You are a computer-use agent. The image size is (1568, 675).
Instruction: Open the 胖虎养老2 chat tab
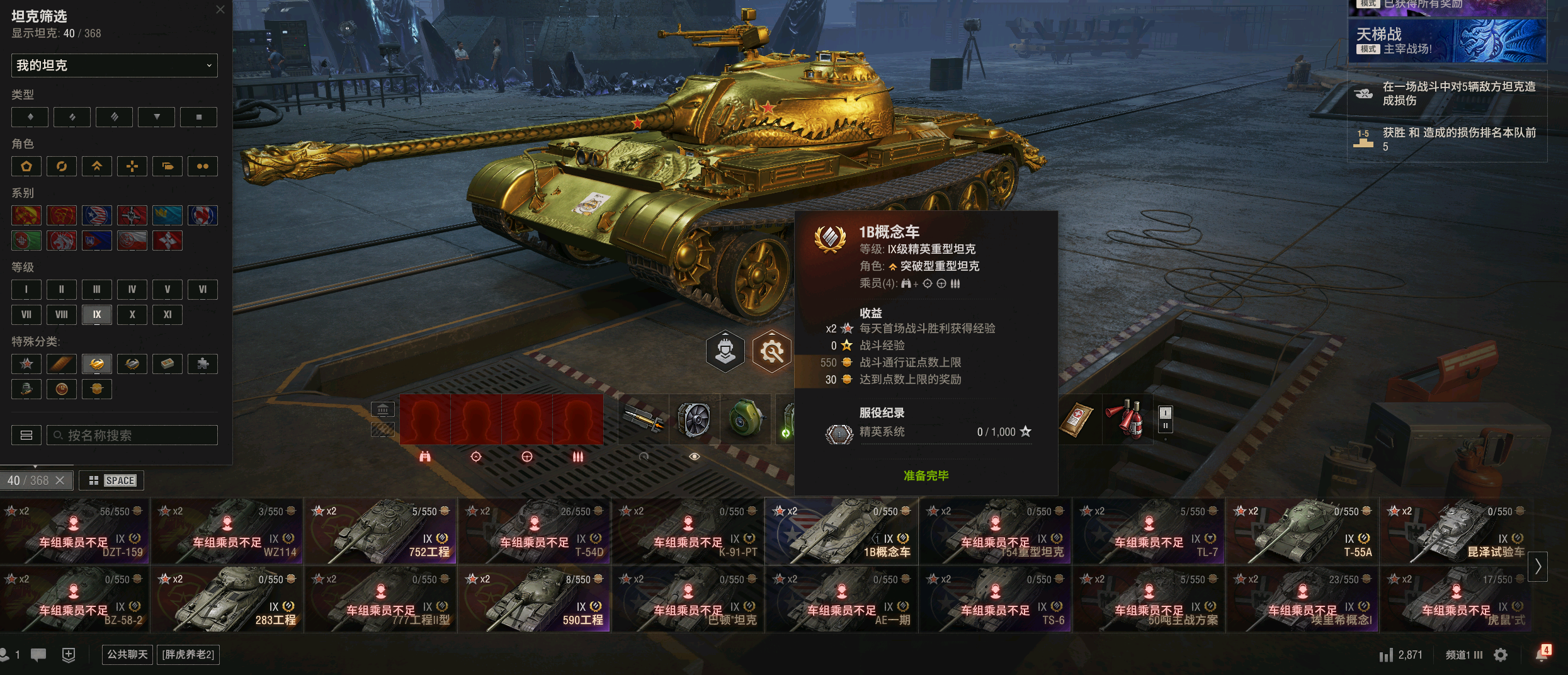[188, 654]
